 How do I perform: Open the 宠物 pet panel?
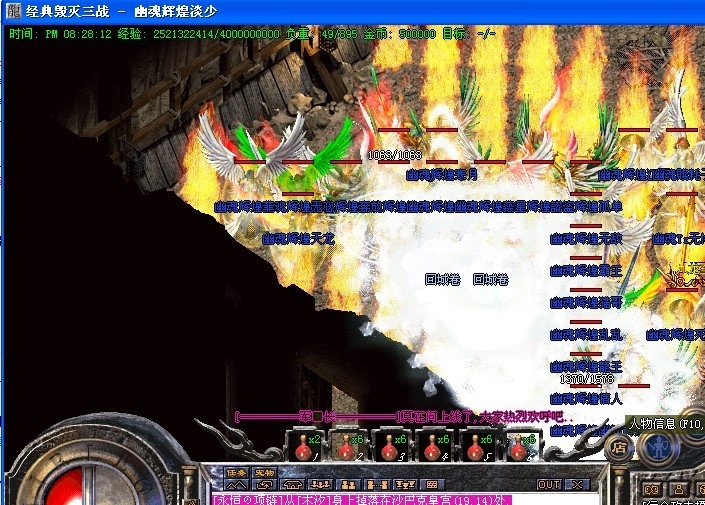pyautogui.click(x=264, y=473)
